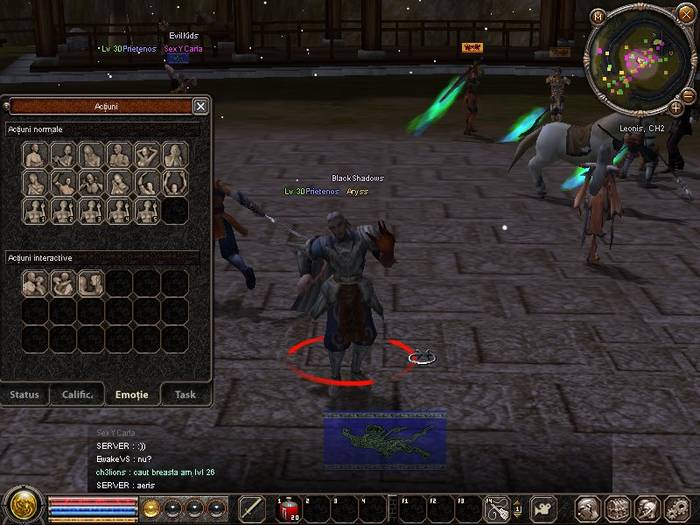Open the Calific. tab
Screen dimensions: 700x525
78,394
